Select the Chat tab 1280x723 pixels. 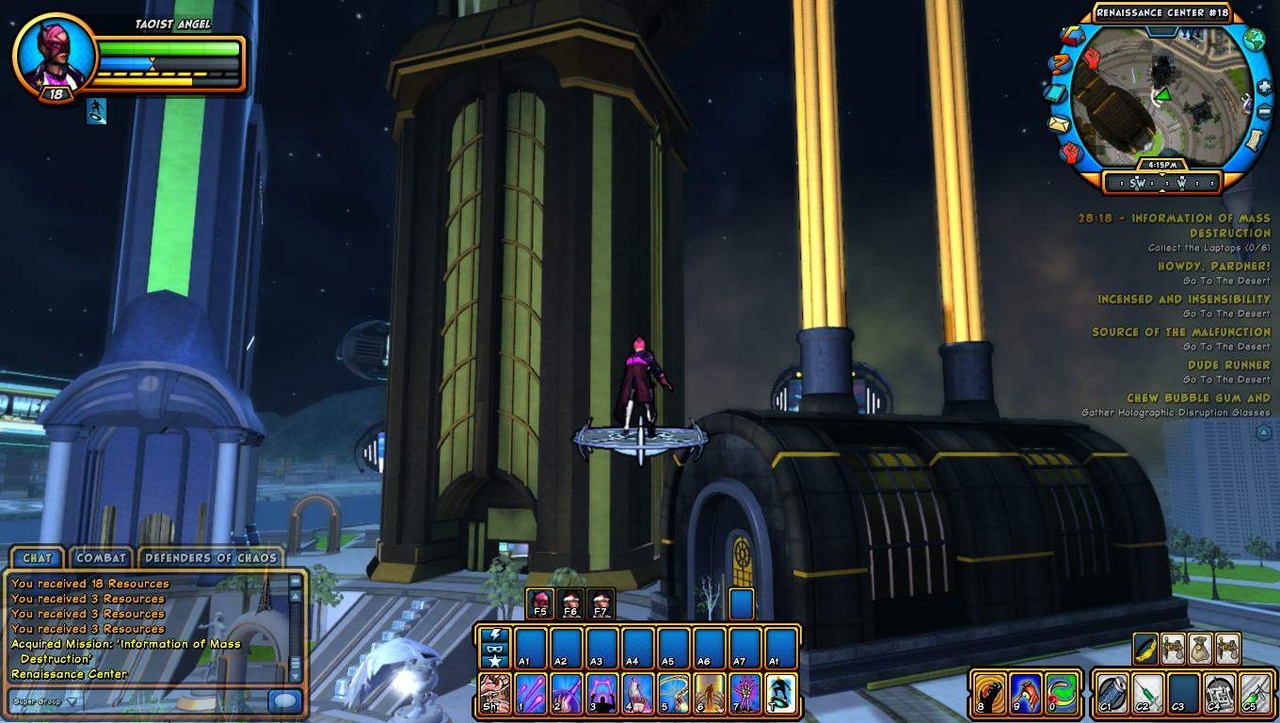pos(37,558)
